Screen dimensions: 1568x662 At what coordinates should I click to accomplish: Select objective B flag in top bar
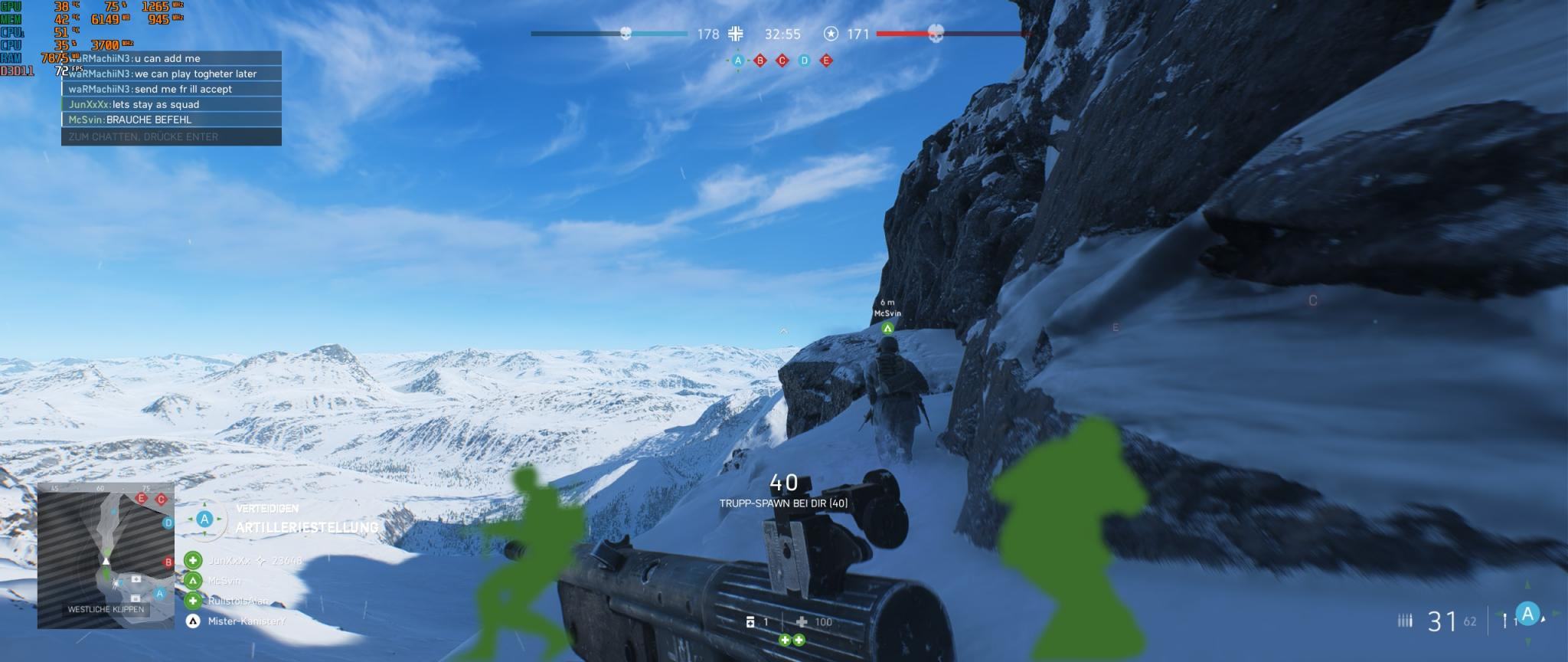760,61
